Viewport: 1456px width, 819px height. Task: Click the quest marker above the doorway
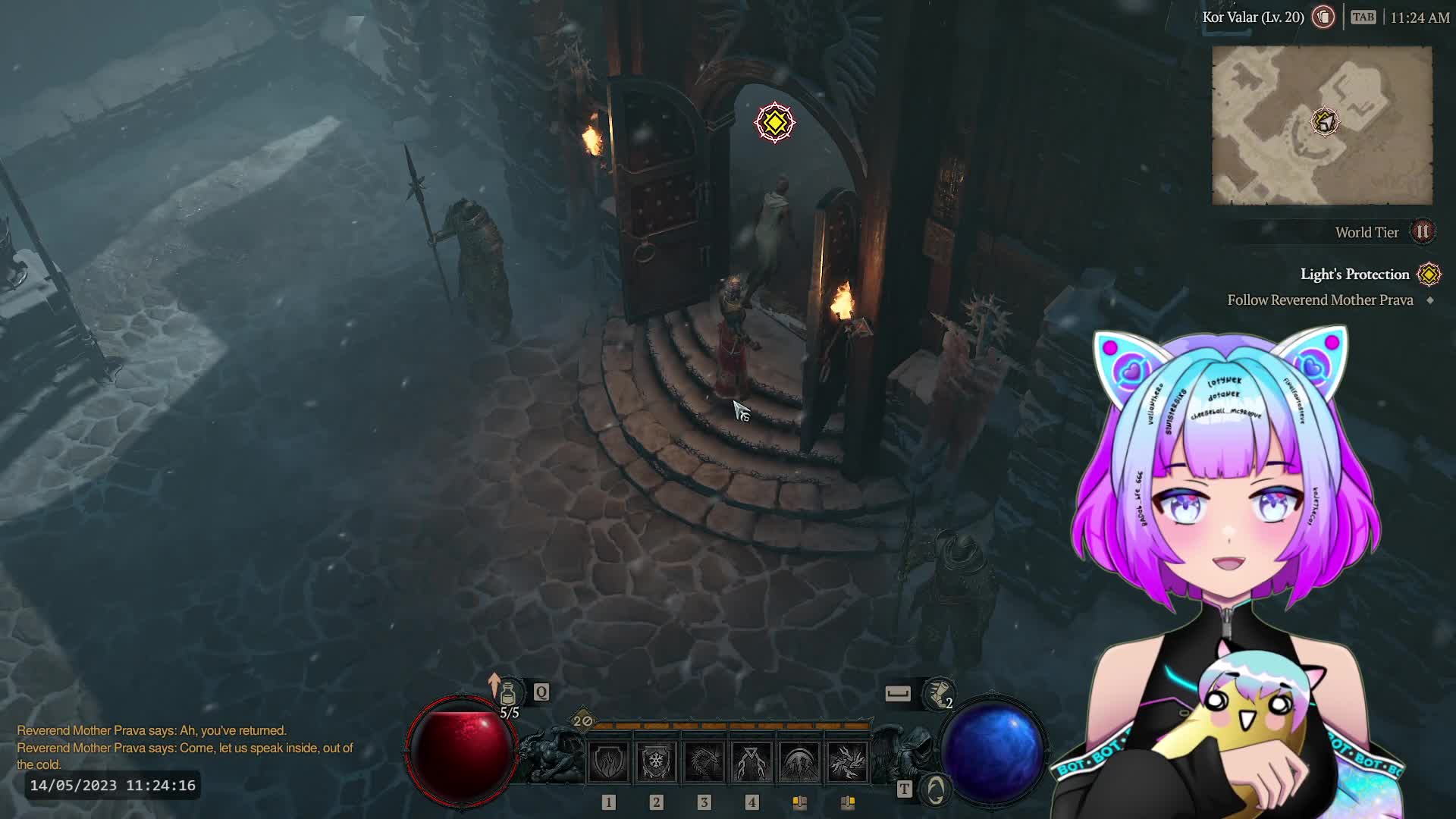[x=774, y=122]
